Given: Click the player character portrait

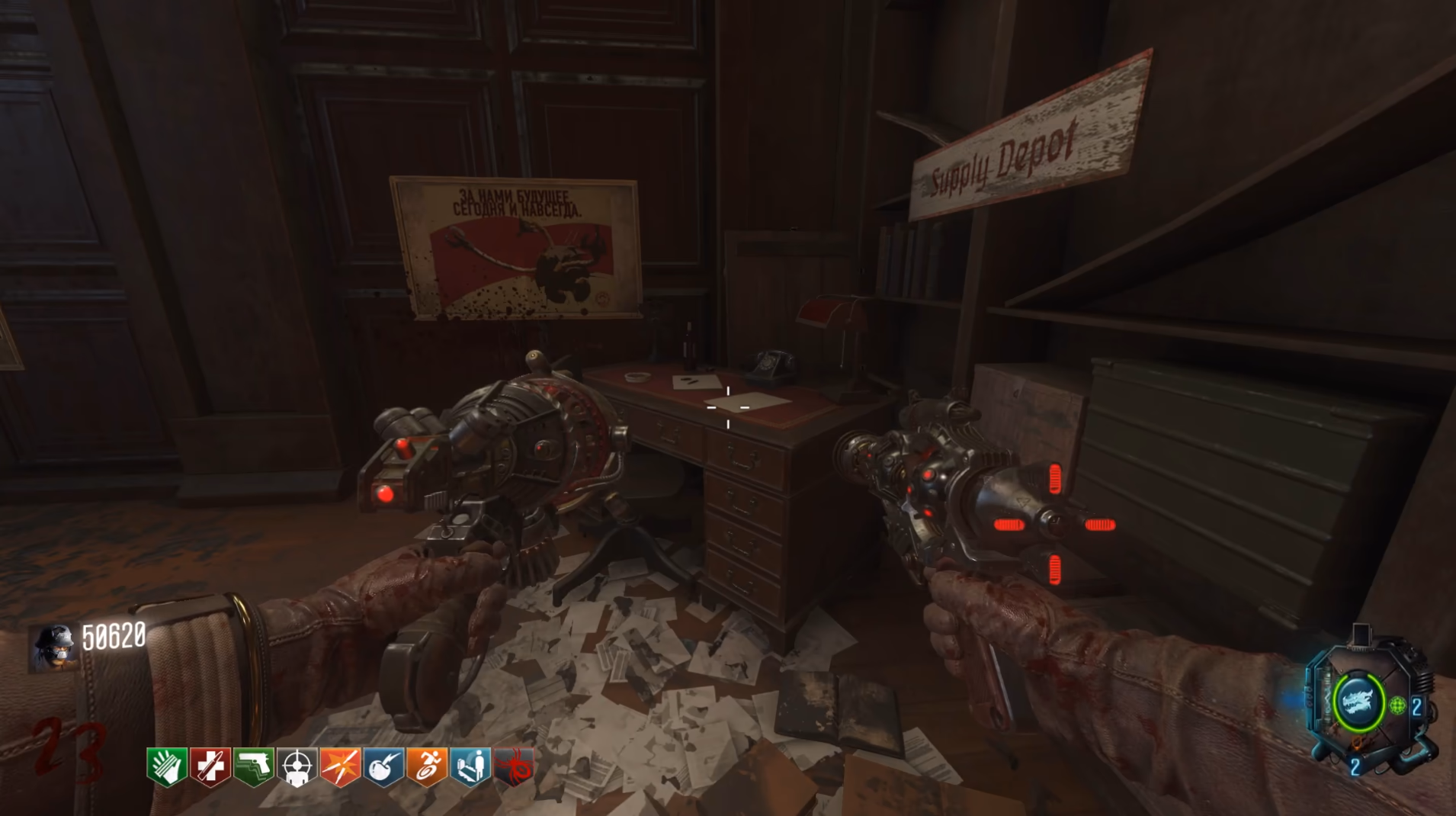Looking at the screenshot, I should pyautogui.click(x=53, y=647).
